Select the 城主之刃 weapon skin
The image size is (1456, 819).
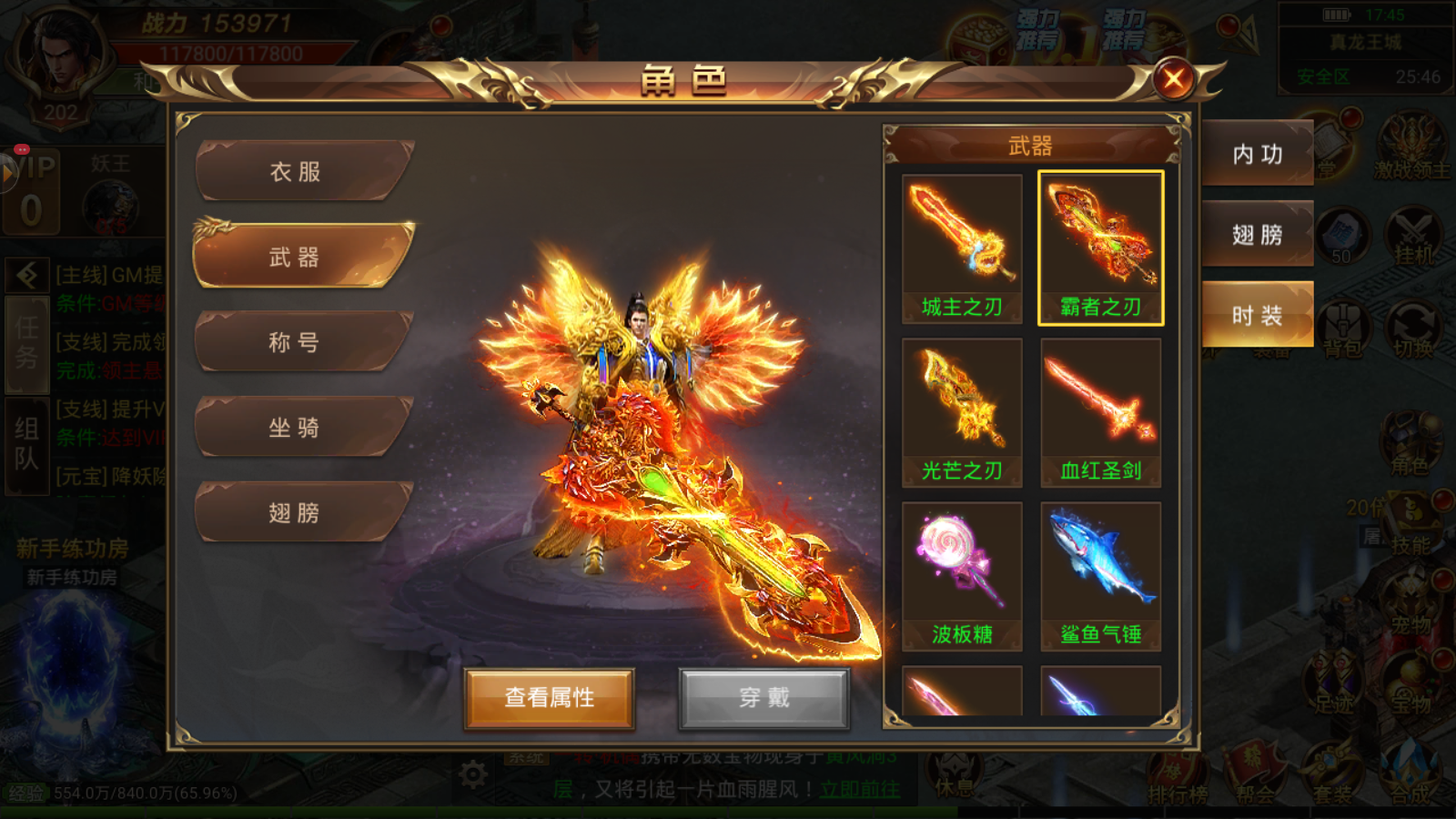click(962, 248)
